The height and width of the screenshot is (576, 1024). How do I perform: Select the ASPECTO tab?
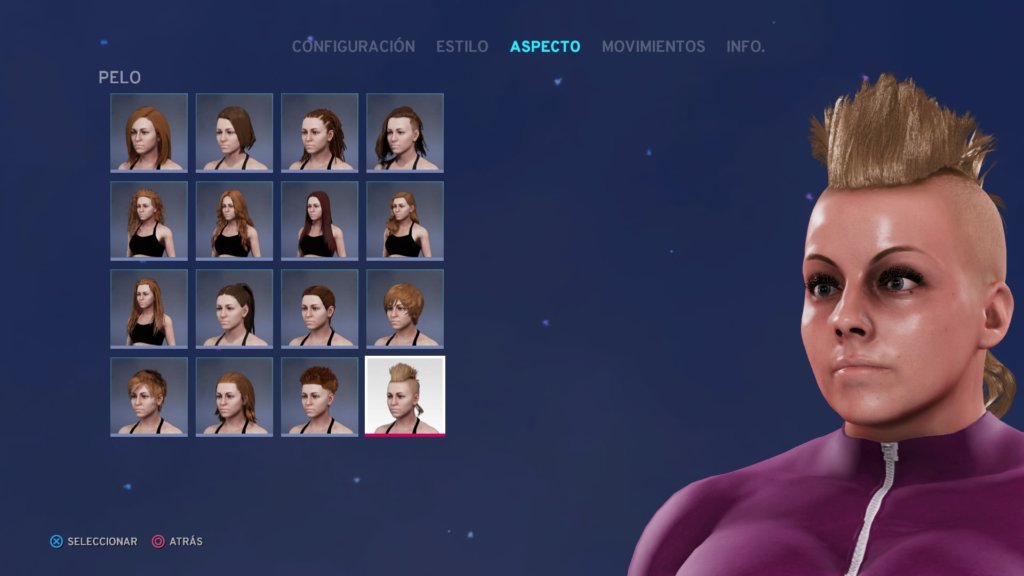[545, 47]
